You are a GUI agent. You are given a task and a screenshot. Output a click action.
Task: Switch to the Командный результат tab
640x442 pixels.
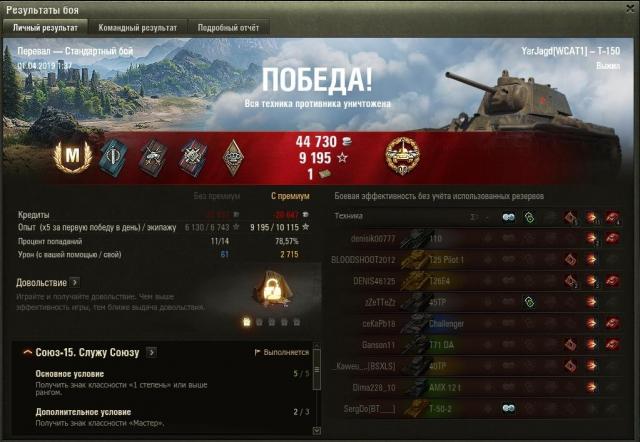(138, 28)
